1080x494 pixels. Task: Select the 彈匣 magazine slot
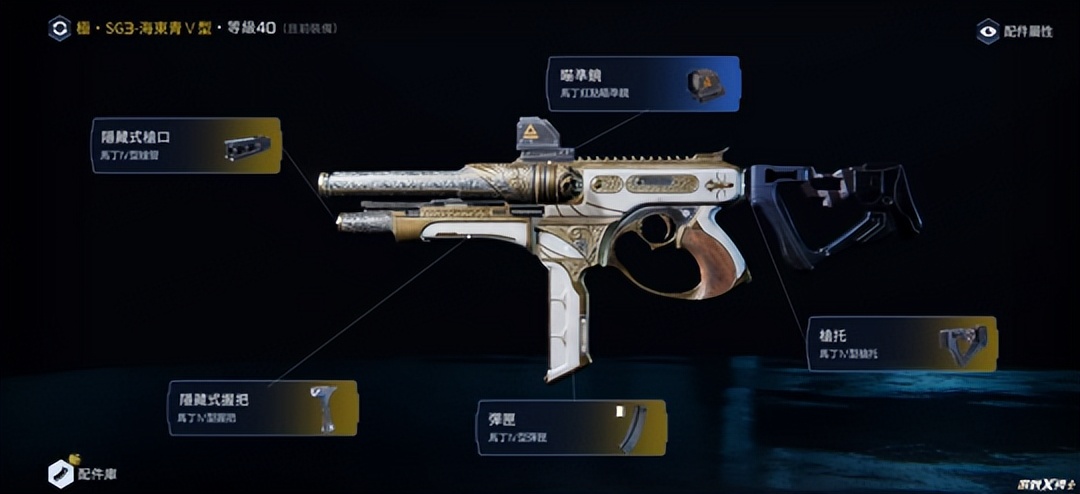click(x=570, y=428)
